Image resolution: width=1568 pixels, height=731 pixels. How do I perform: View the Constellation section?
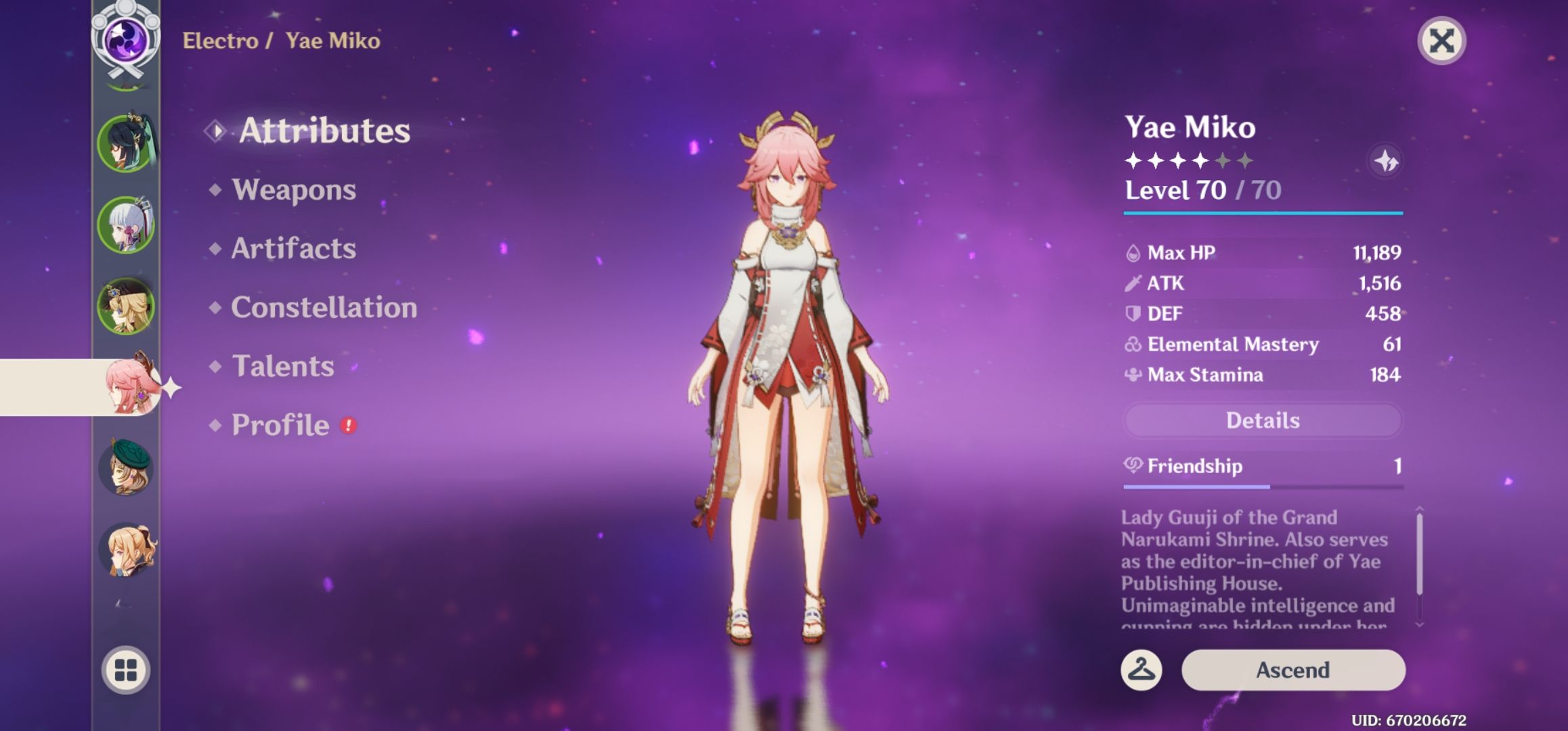(323, 307)
